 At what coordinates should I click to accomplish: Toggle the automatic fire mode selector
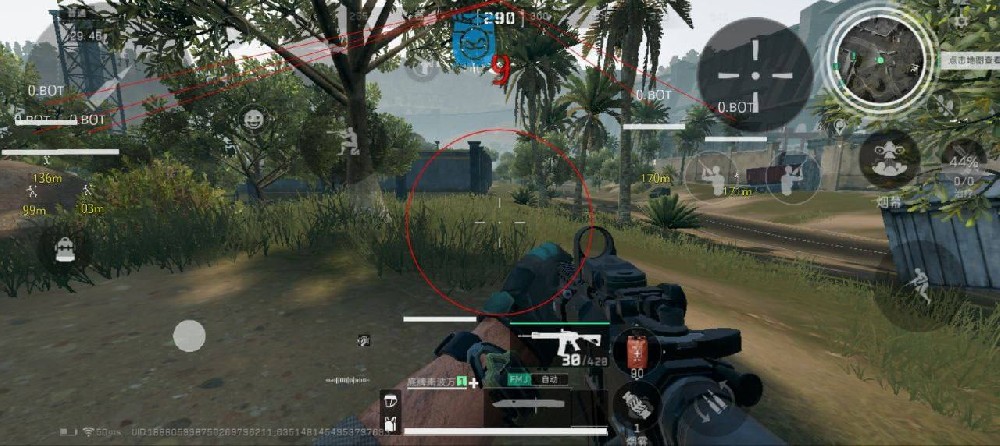548,380
